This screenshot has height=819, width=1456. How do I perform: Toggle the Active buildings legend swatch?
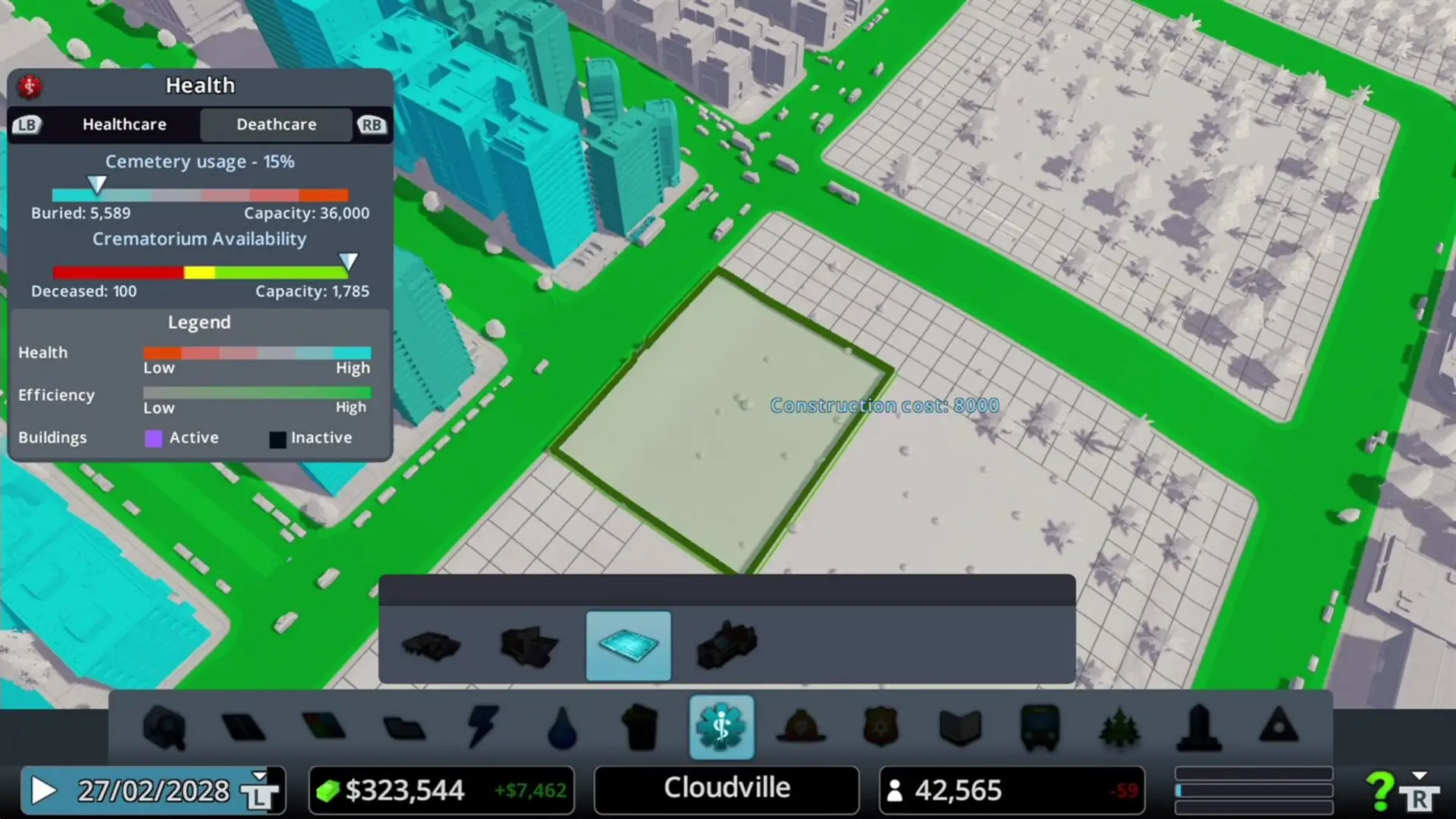[154, 438]
